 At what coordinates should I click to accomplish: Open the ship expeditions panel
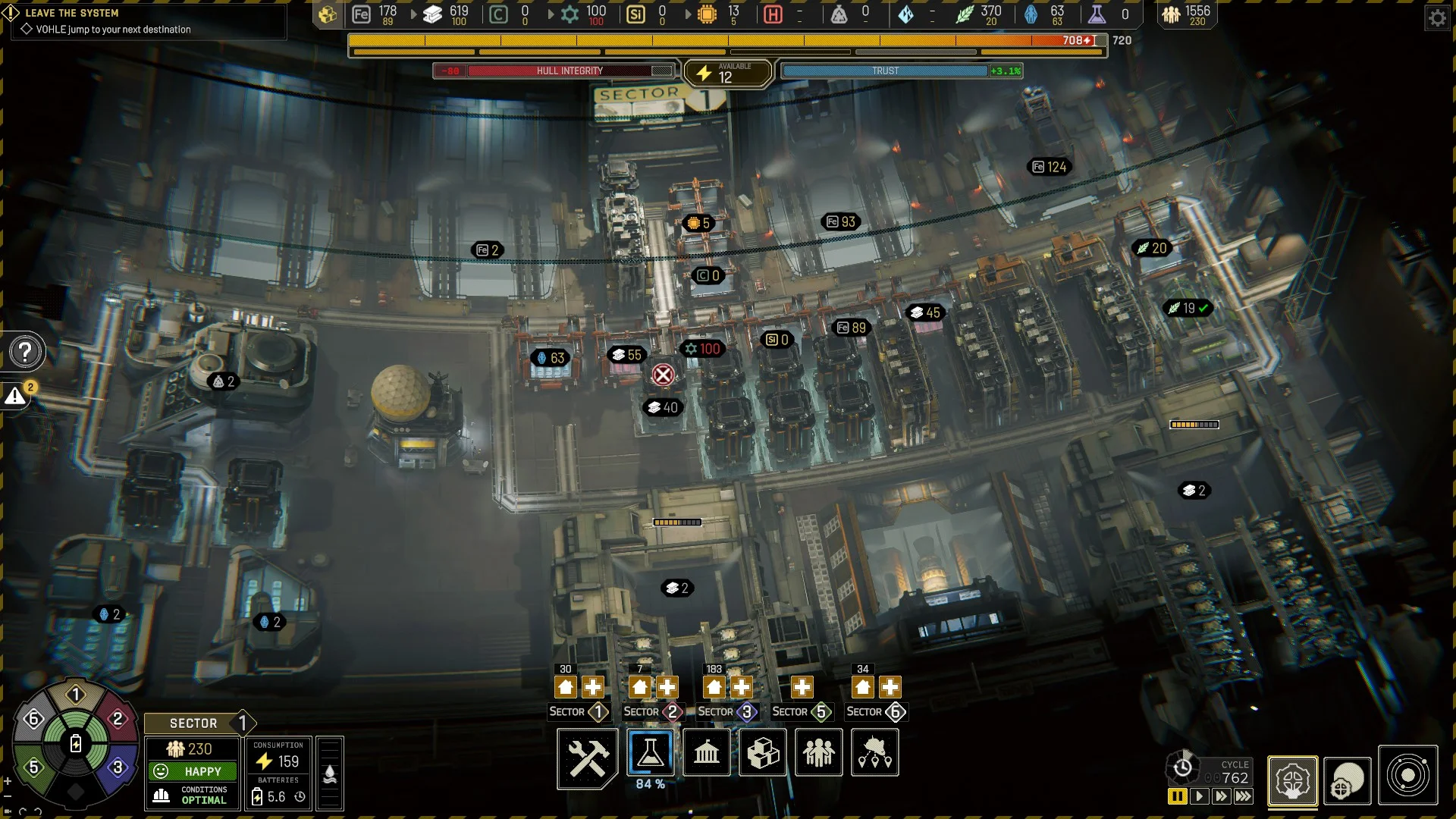point(875,753)
